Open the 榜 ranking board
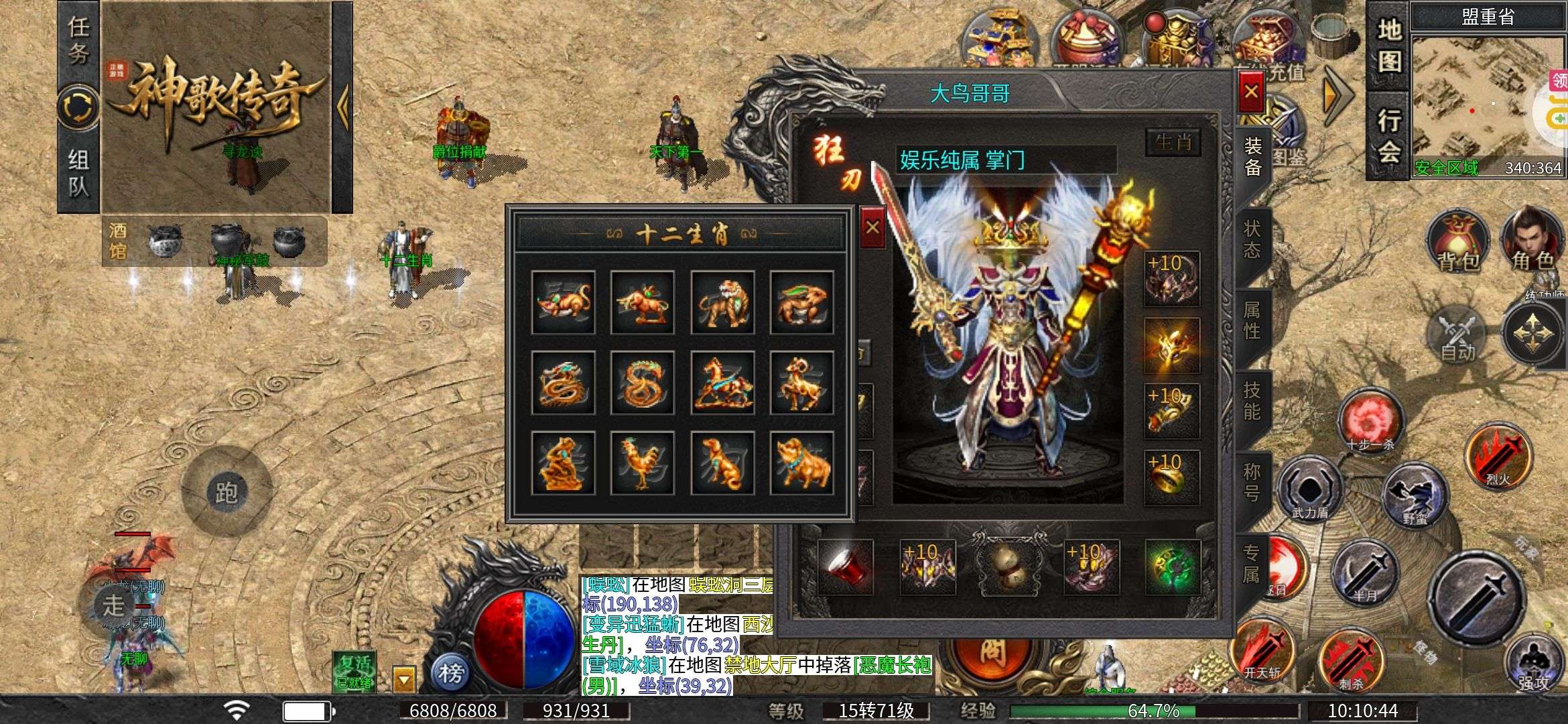The width and height of the screenshot is (1568, 724). pyautogui.click(x=451, y=672)
